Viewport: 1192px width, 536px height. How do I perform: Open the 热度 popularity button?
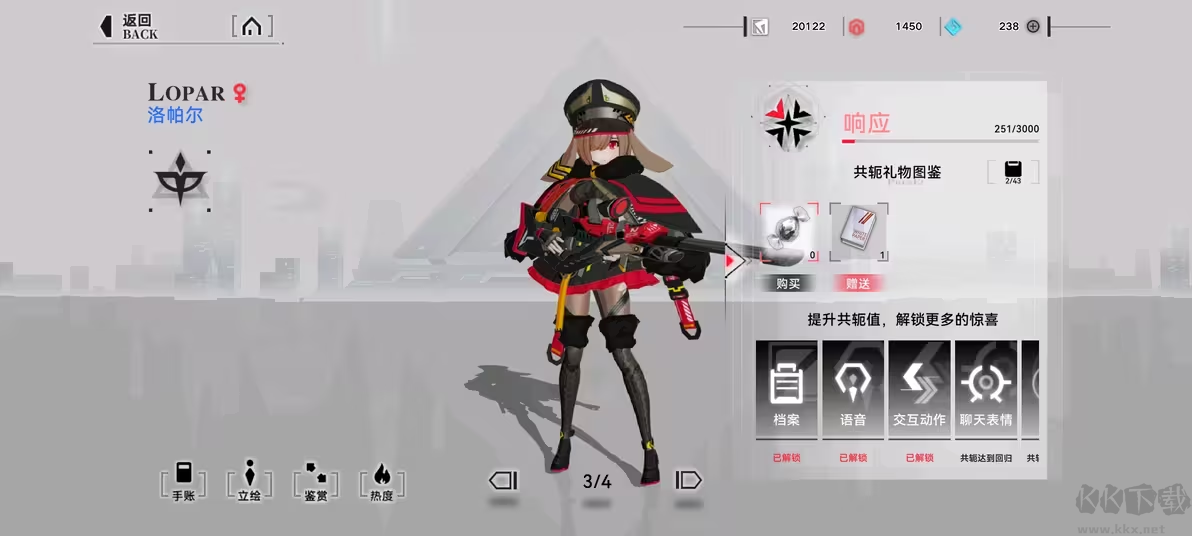(382, 481)
